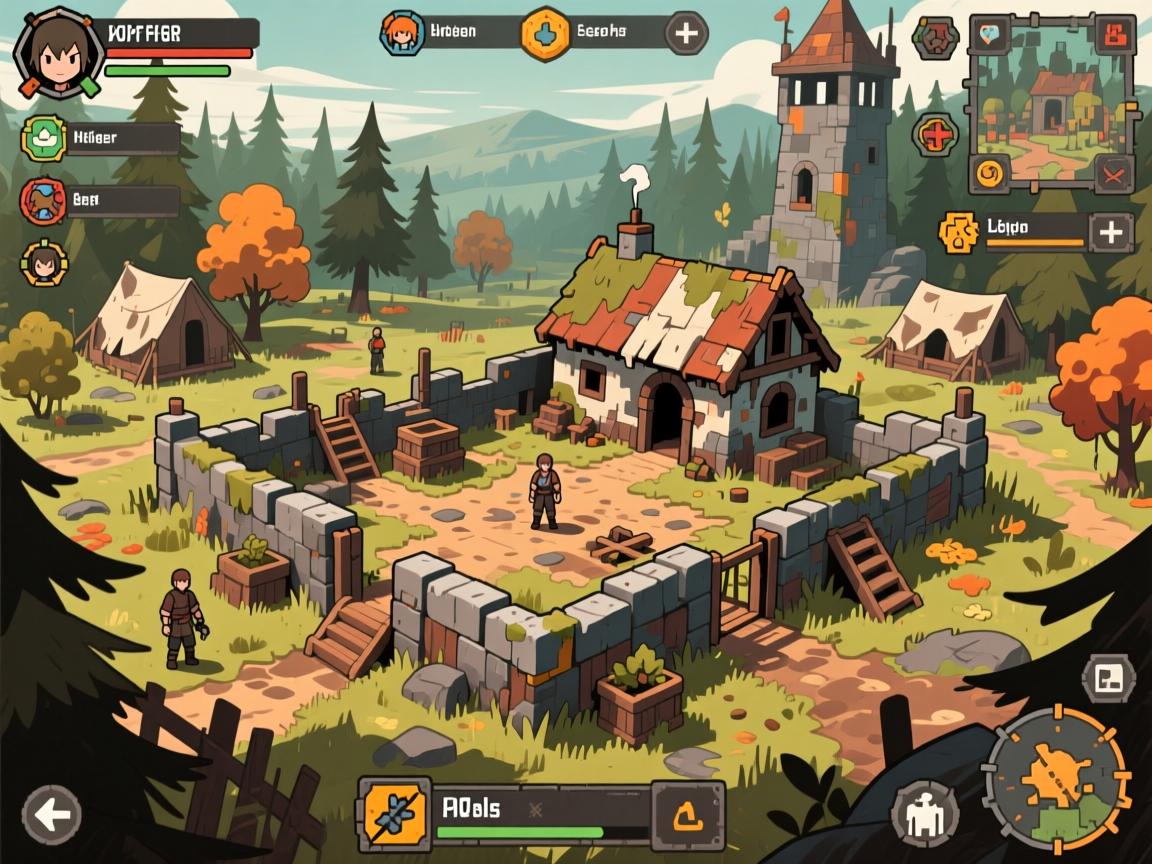1152x864 pixels.
Task: Choose the small companion portrait icon
Action: [x=43, y=263]
